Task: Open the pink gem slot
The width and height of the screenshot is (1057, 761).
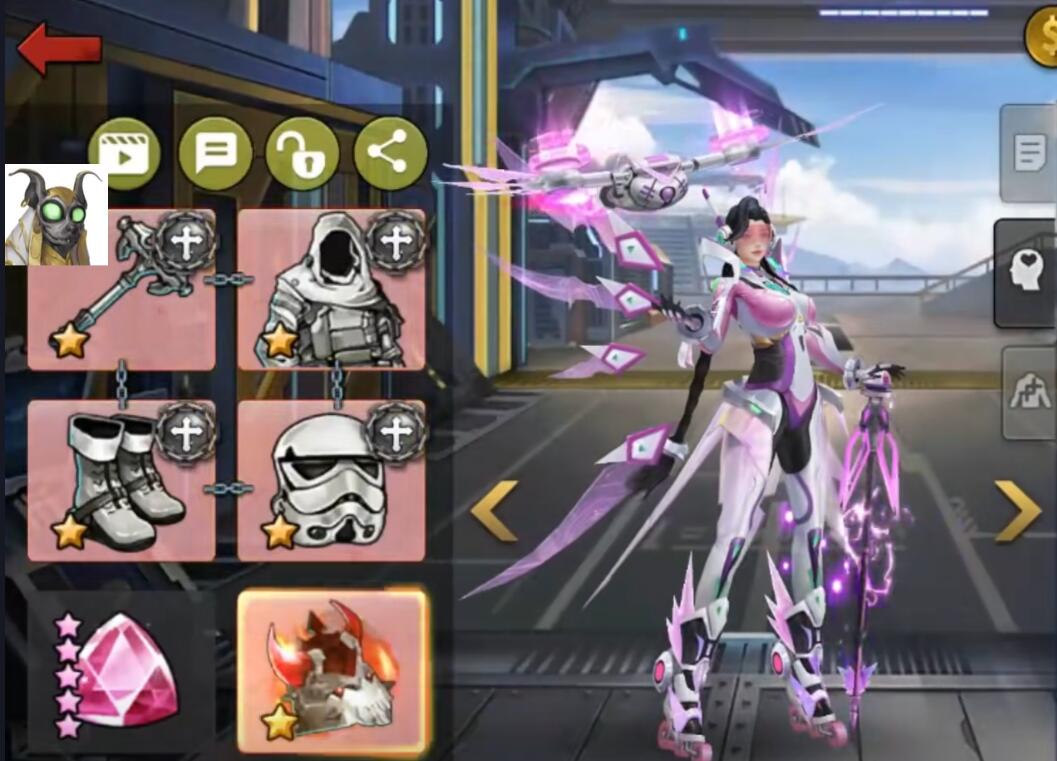Action: pyautogui.click(x=121, y=673)
